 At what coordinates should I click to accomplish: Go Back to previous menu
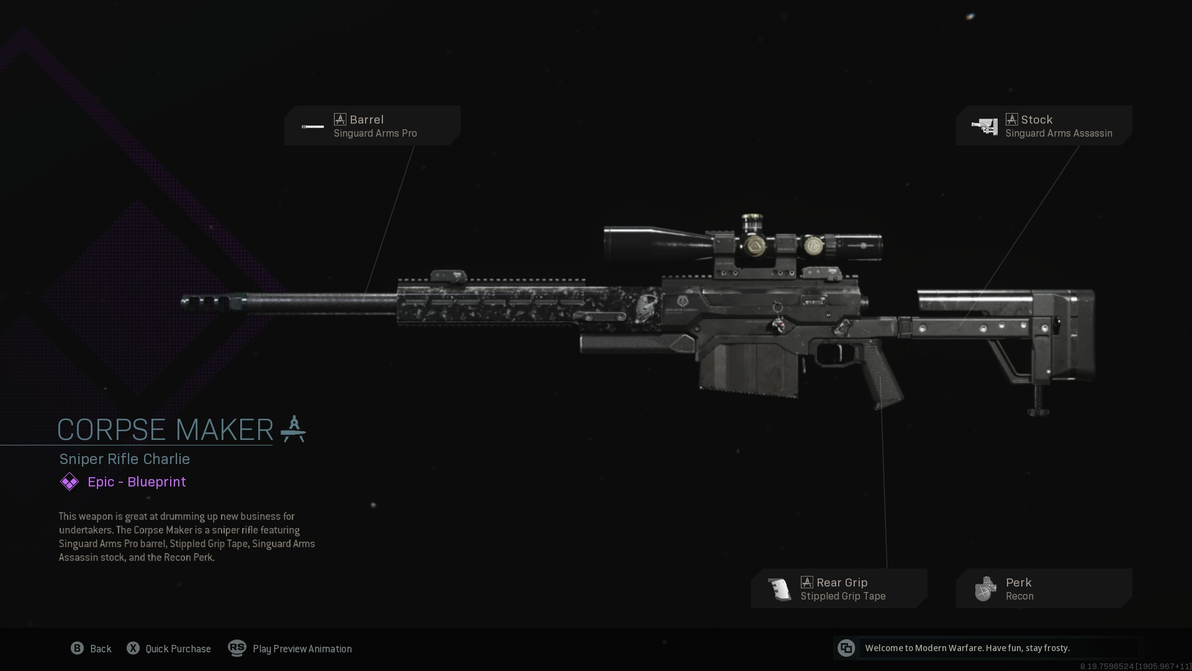[91, 649]
